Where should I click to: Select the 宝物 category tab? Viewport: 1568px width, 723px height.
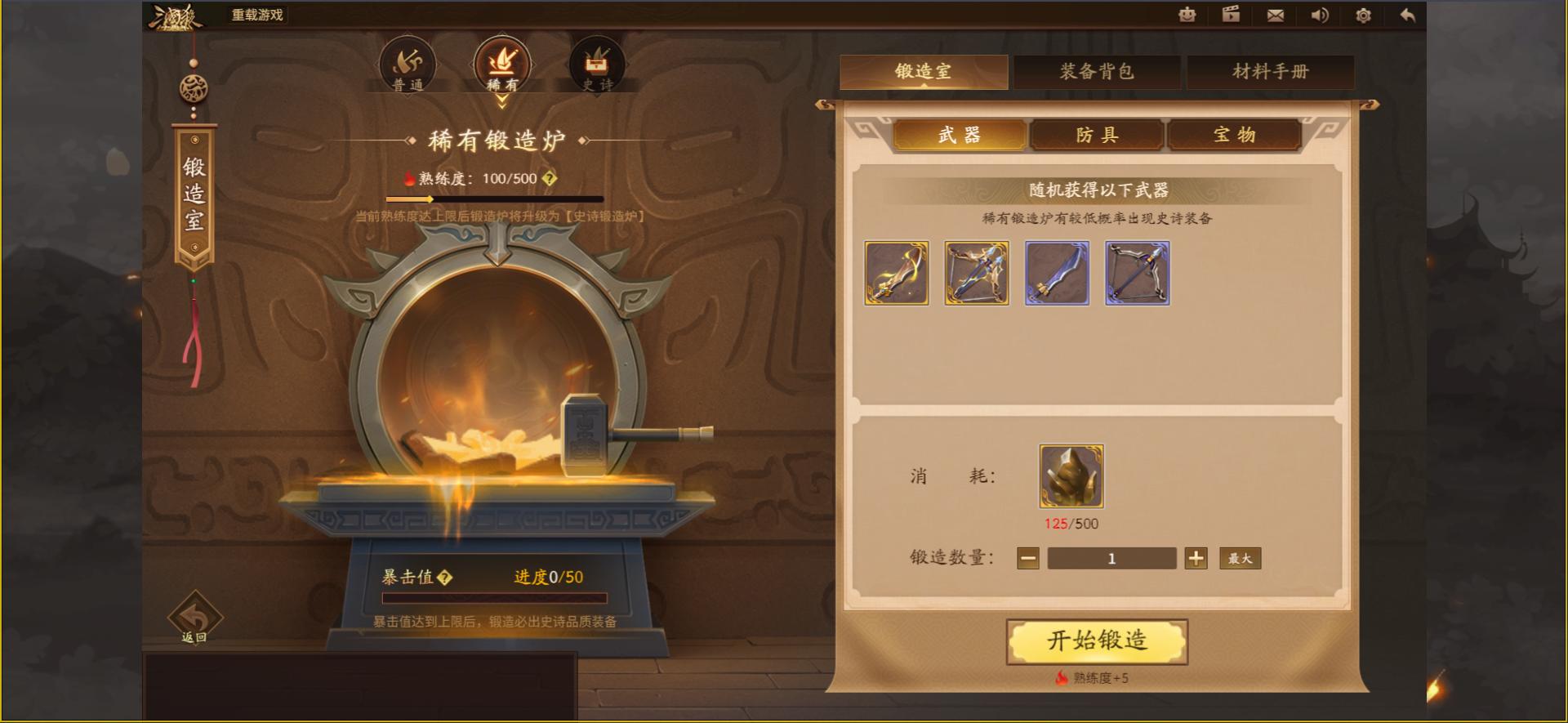click(x=1236, y=134)
